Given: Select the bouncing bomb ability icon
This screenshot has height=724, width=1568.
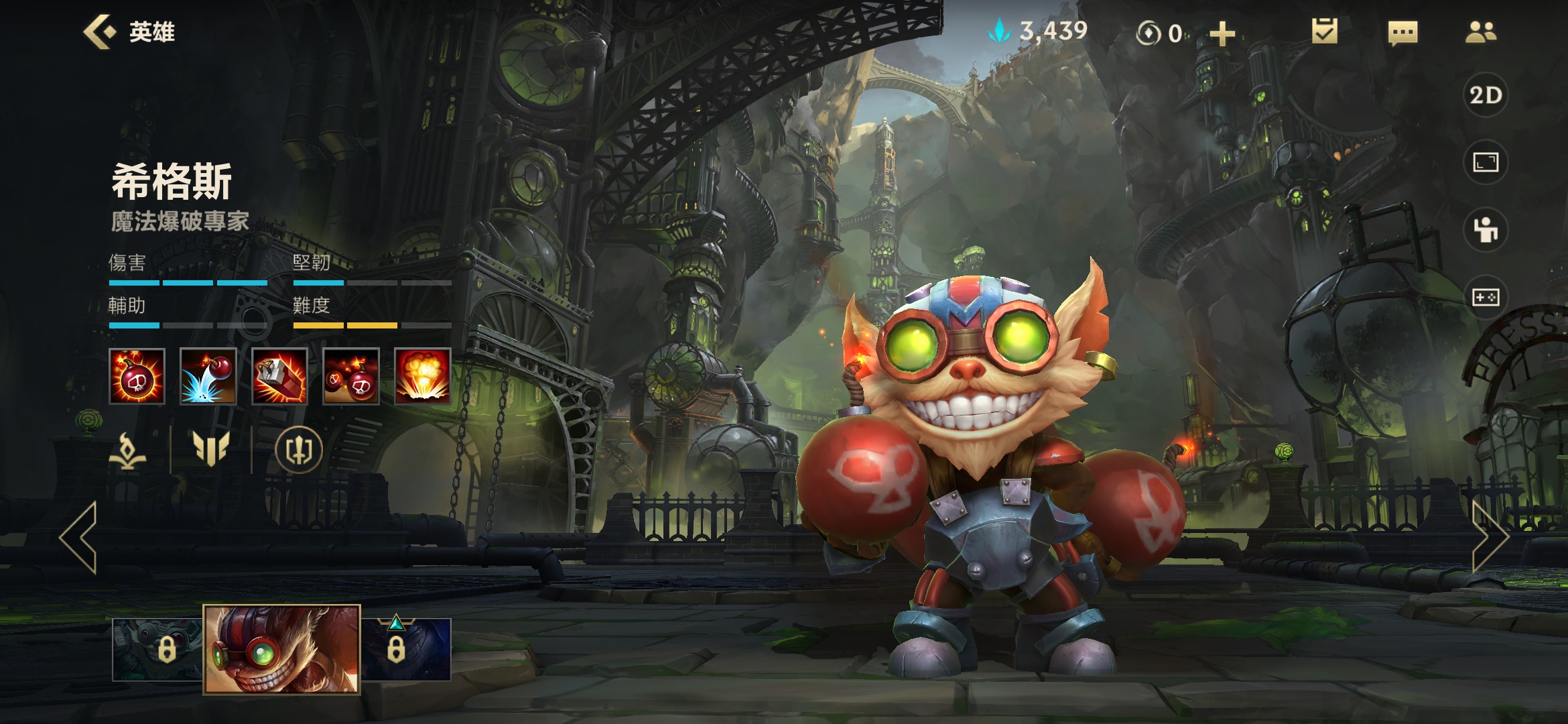Looking at the screenshot, I should (x=208, y=377).
